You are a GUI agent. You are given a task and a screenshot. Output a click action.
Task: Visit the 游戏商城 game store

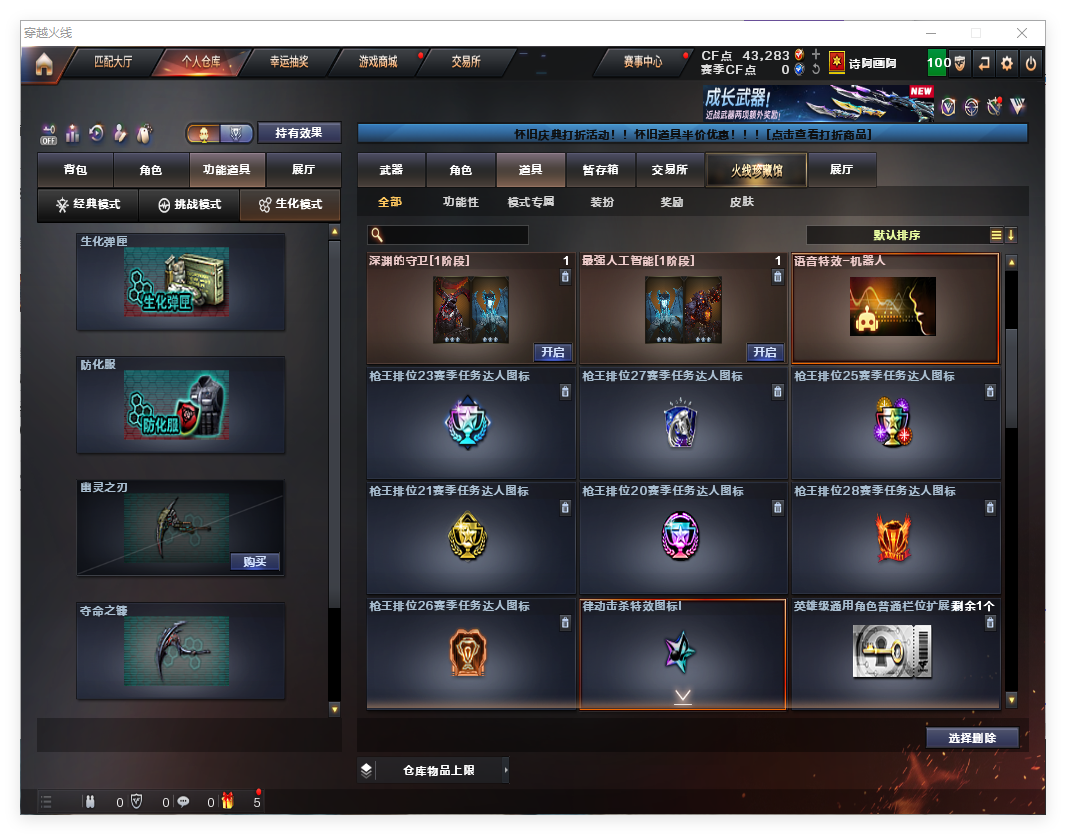(x=378, y=62)
